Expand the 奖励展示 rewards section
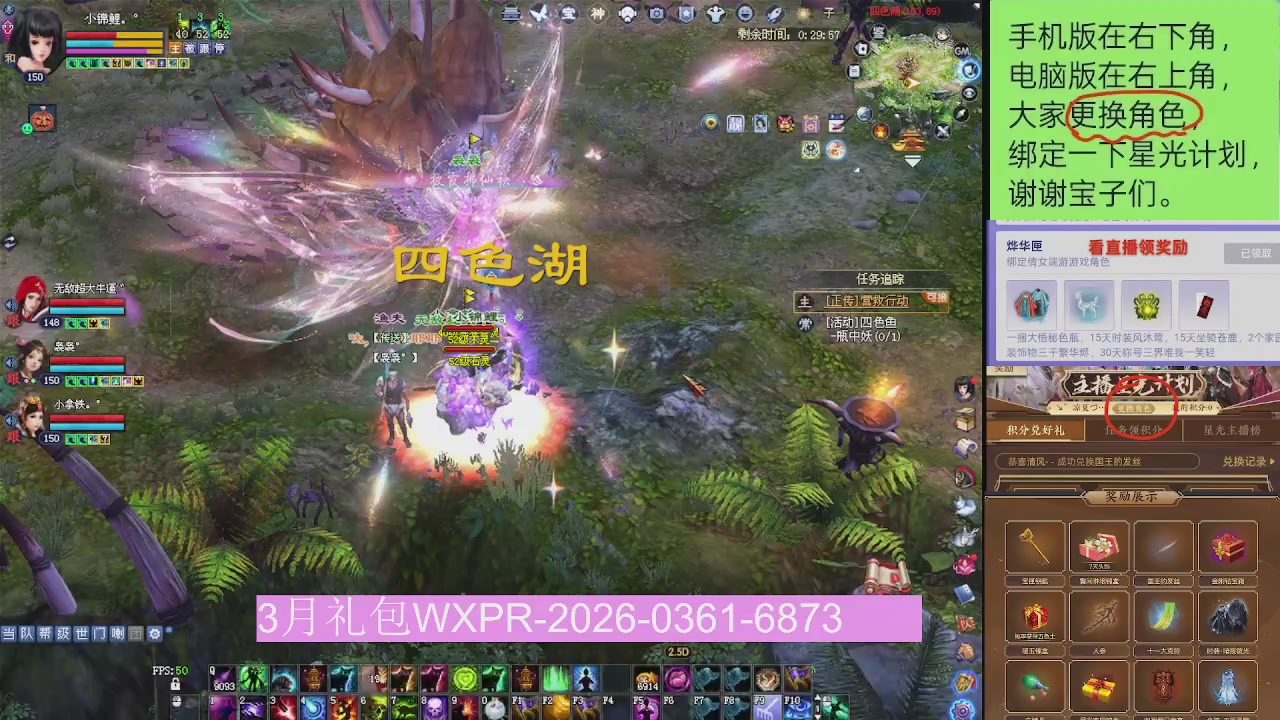Image resolution: width=1280 pixels, height=720 pixels. 1132,496
